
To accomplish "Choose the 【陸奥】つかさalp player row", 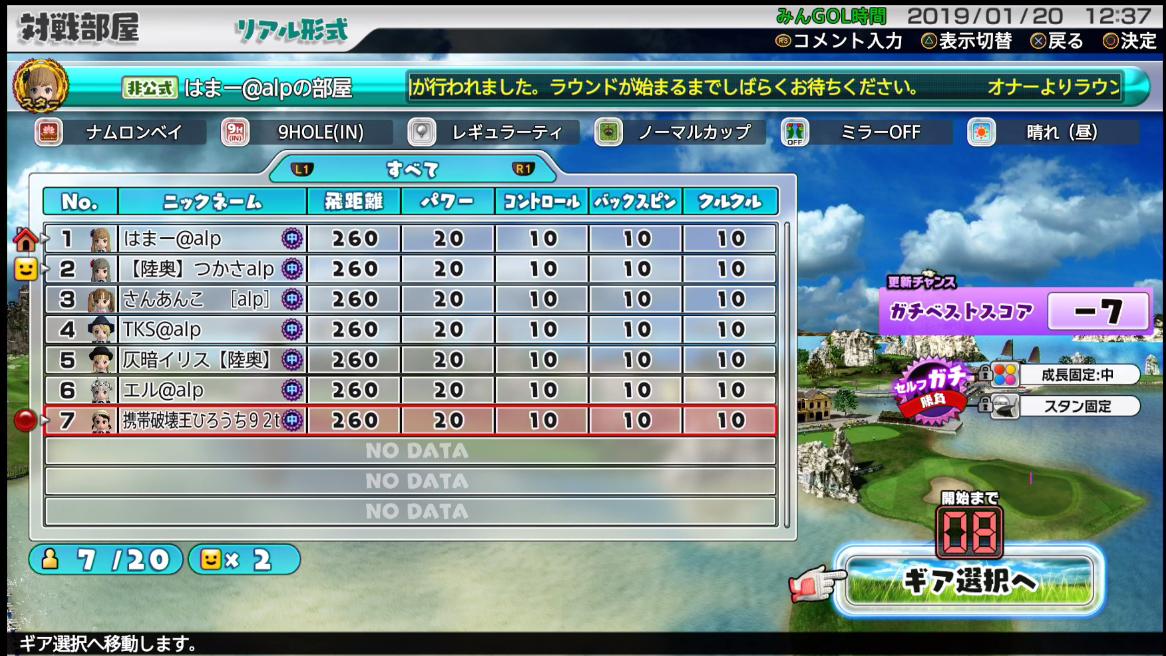I will point(410,269).
